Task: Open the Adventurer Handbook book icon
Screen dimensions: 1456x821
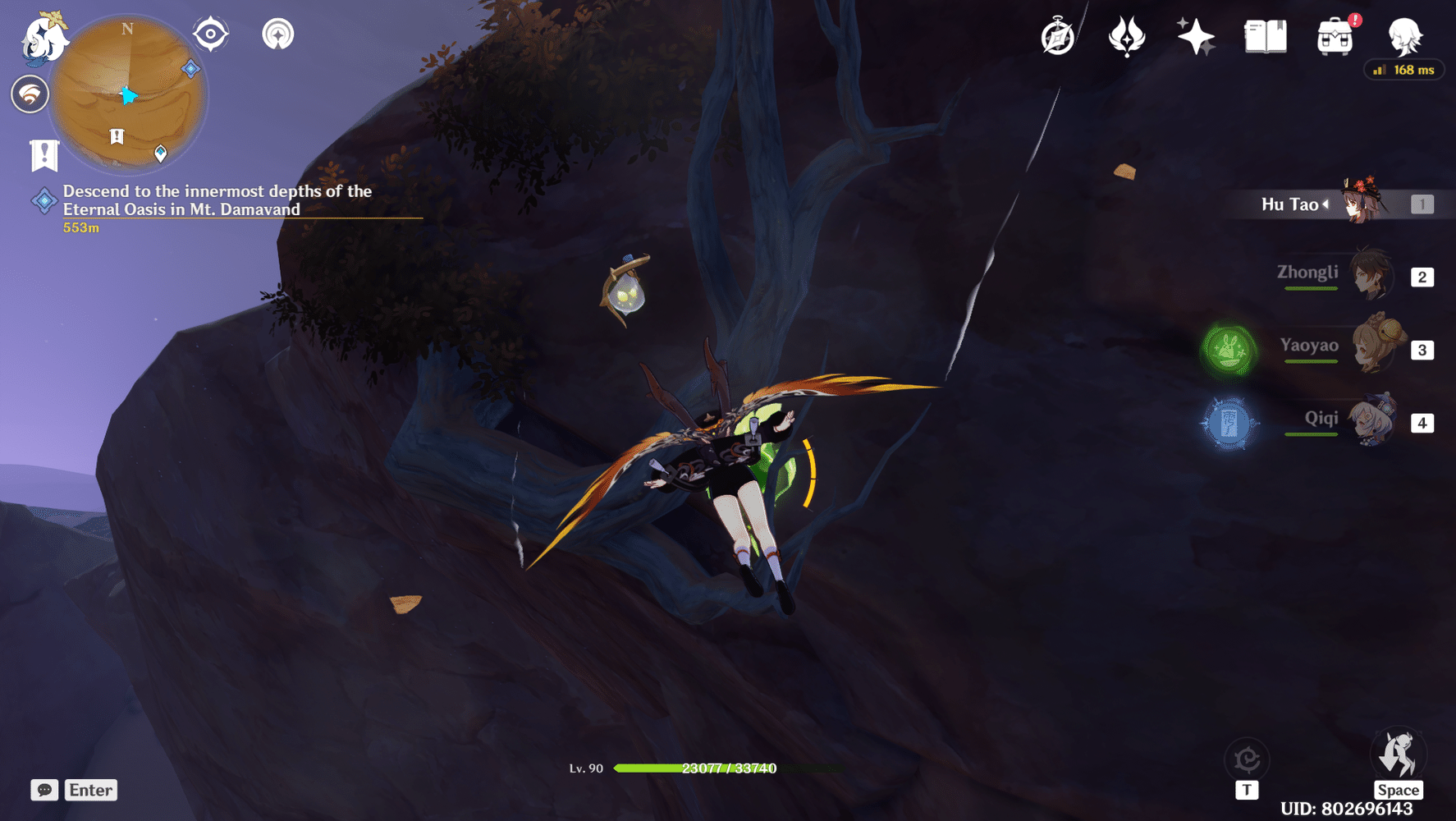Action: point(1265,37)
